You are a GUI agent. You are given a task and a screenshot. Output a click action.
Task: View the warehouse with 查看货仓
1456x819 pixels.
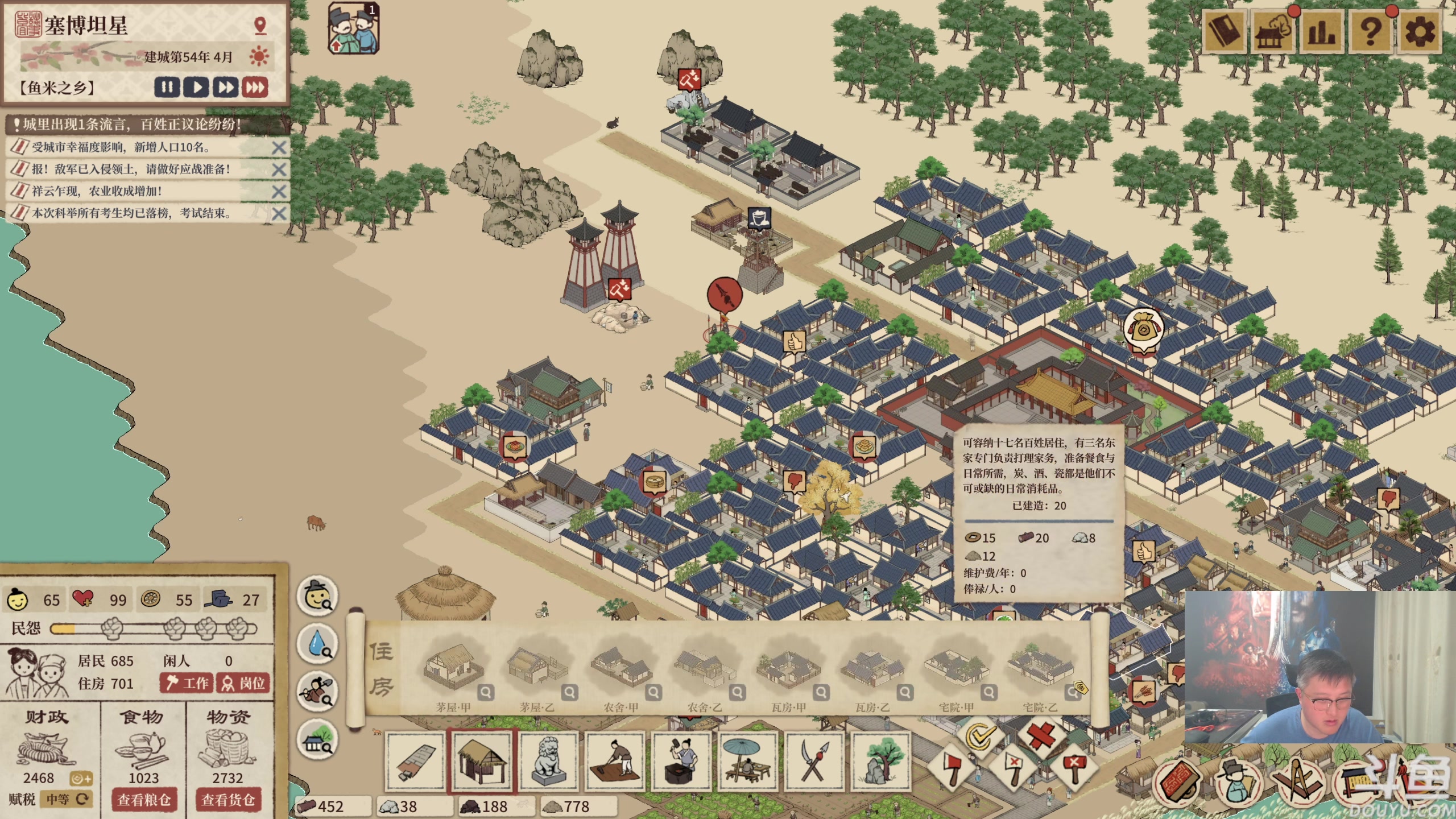click(227, 800)
